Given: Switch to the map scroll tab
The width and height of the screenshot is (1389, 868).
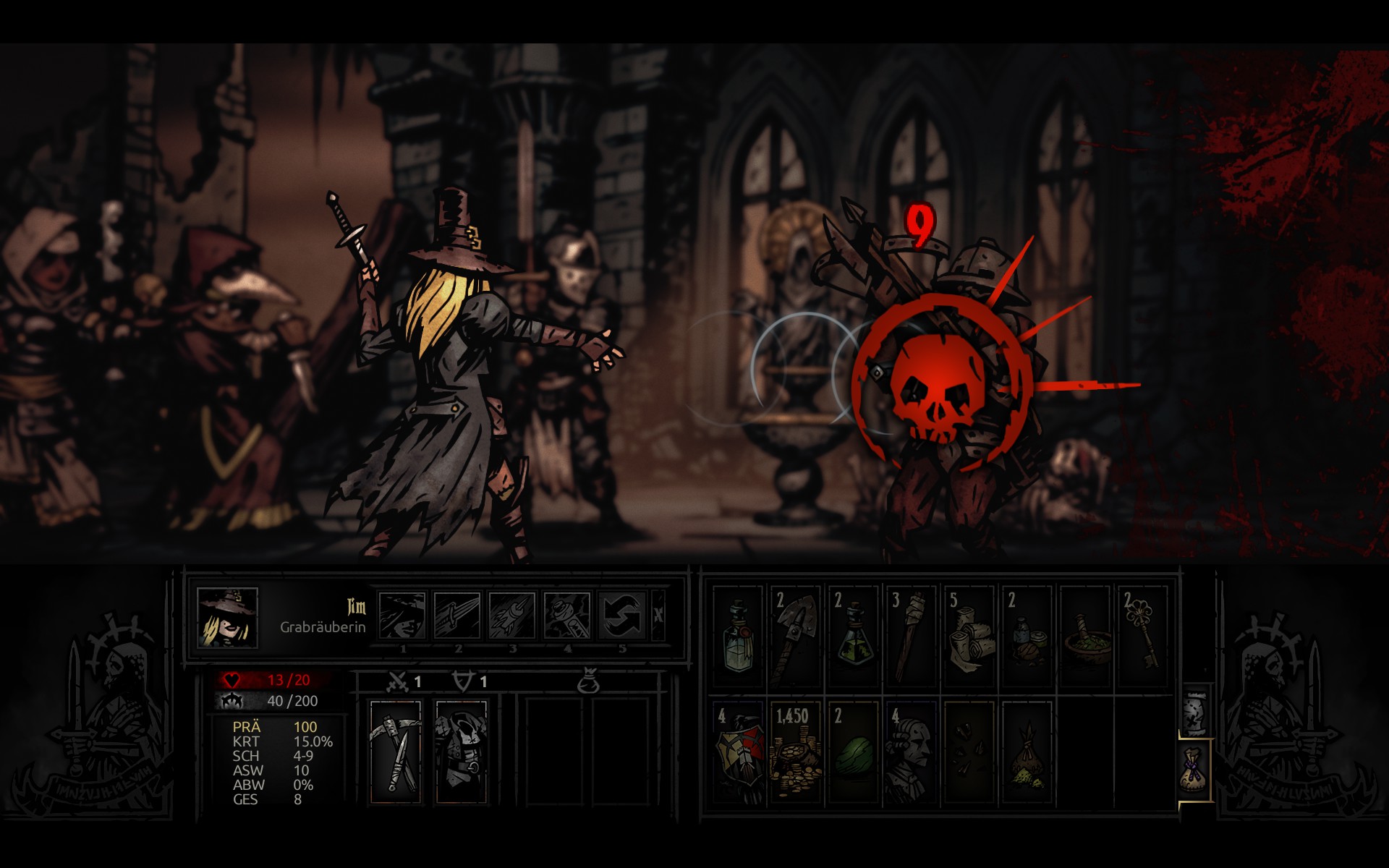Looking at the screenshot, I should tap(1195, 712).
